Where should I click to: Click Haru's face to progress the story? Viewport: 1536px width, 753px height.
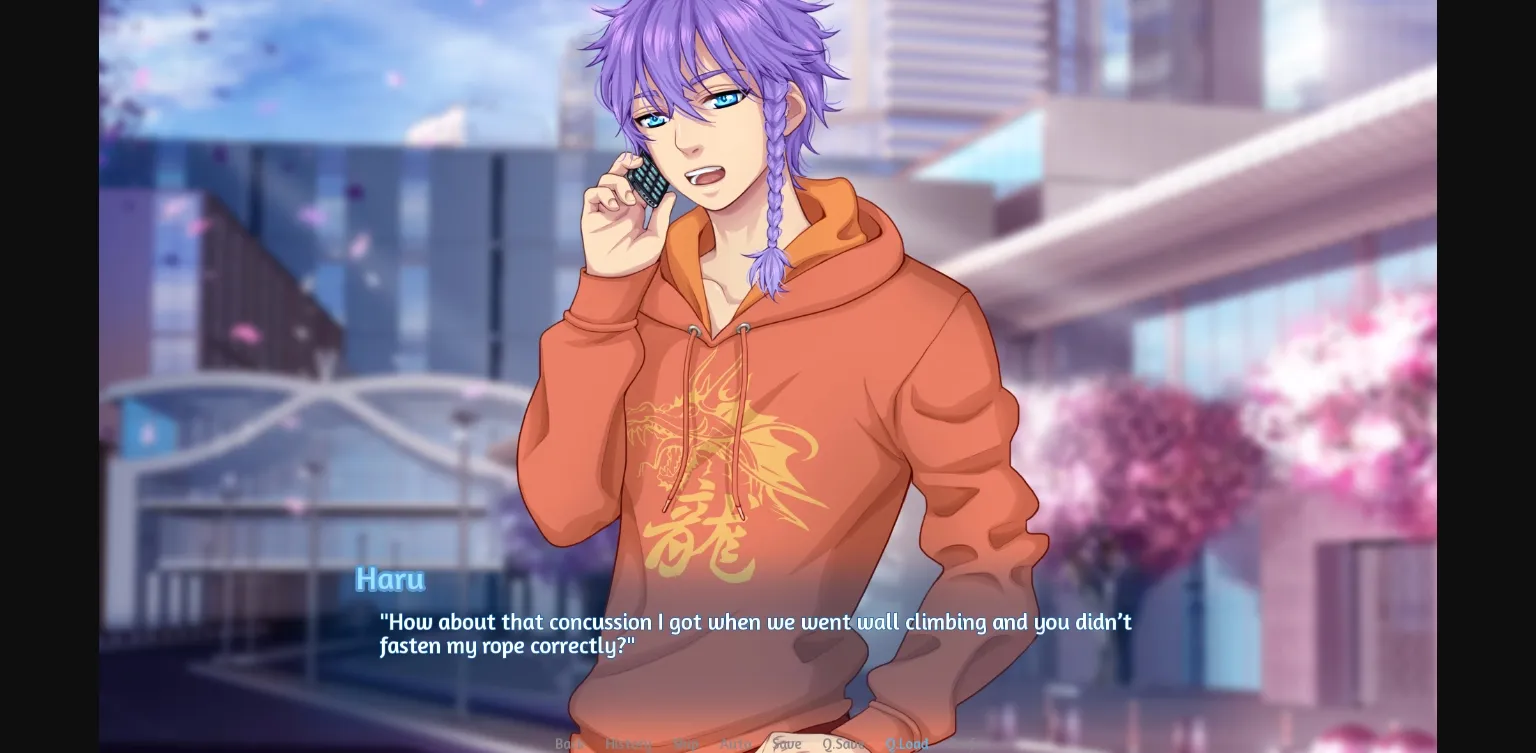click(x=700, y=130)
